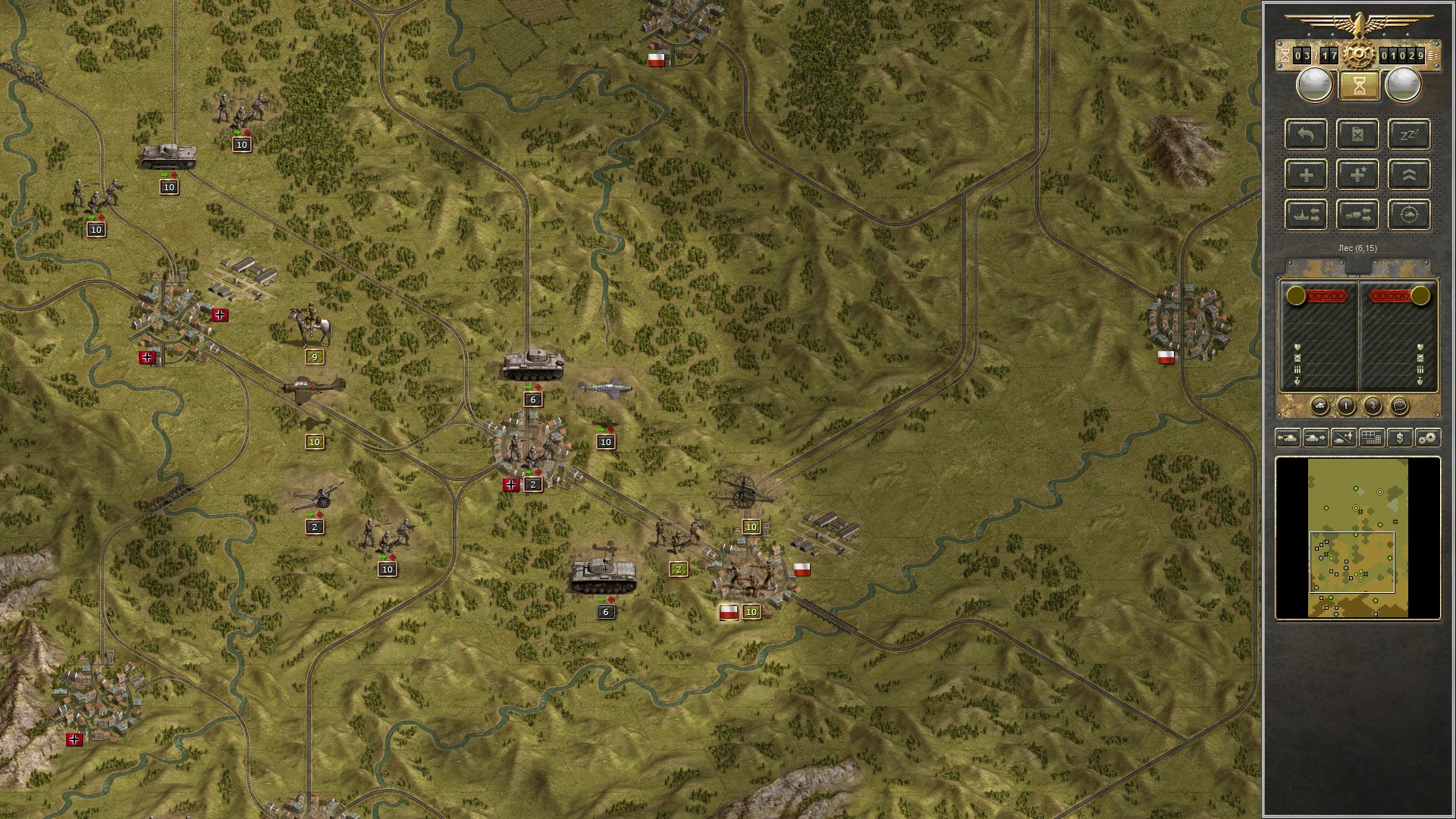1456x819 pixels.
Task: End the turn with the hourglass button
Action: coord(1358,86)
